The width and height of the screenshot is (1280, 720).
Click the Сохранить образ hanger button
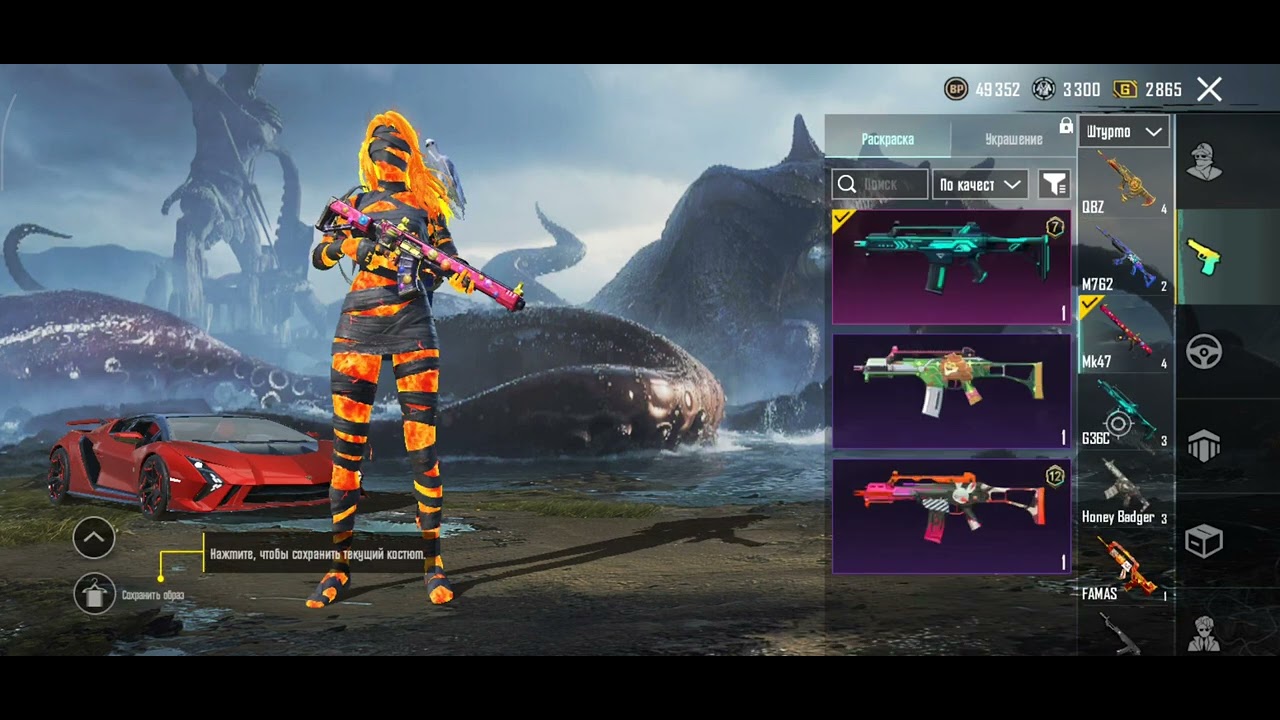pos(95,594)
